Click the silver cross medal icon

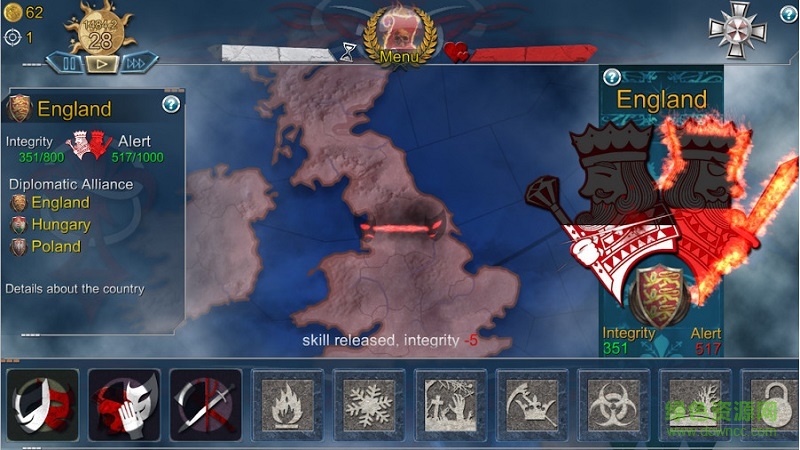(x=736, y=29)
